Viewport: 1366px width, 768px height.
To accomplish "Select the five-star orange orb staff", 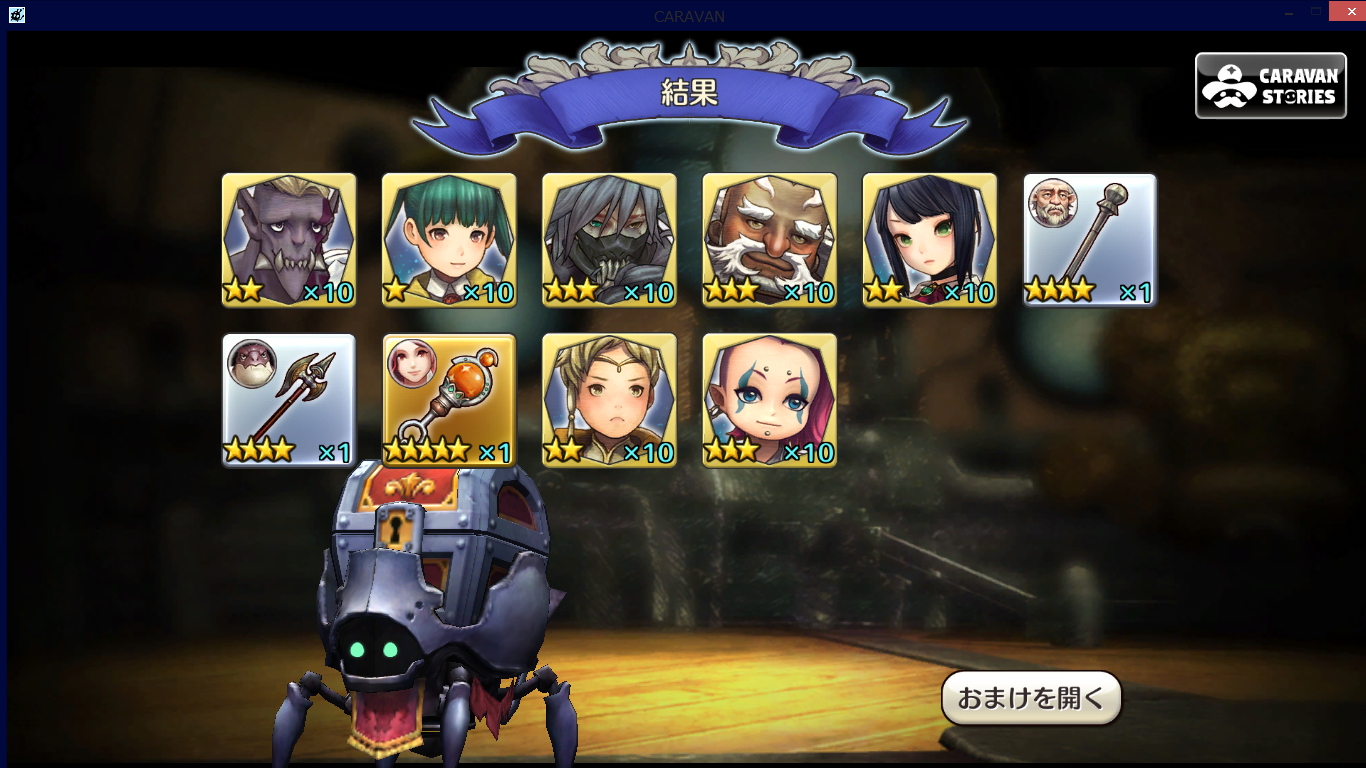I will coord(449,400).
